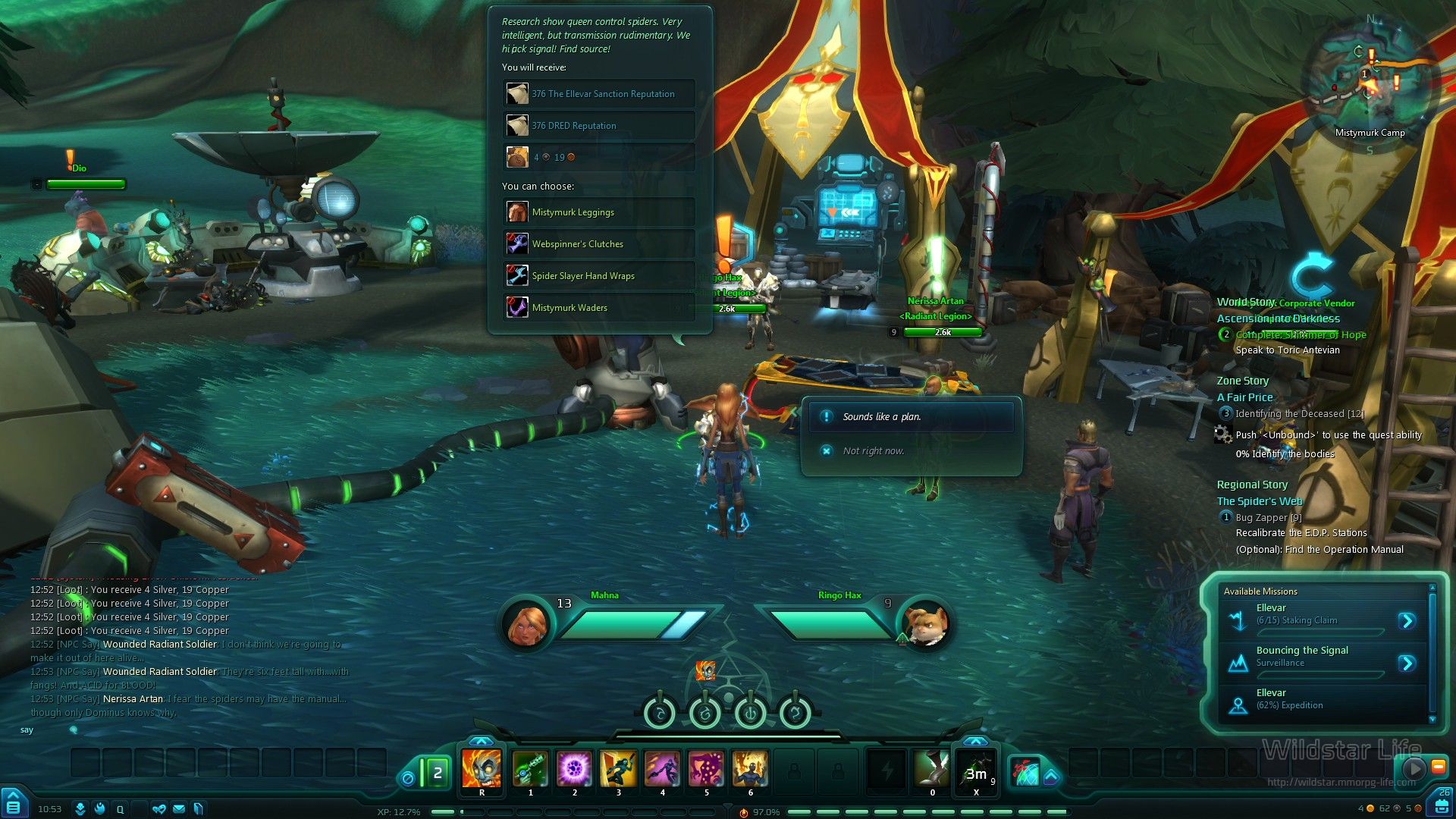The width and height of the screenshot is (1456, 819).
Task: Open the mail envelope icon
Action: click(179, 809)
